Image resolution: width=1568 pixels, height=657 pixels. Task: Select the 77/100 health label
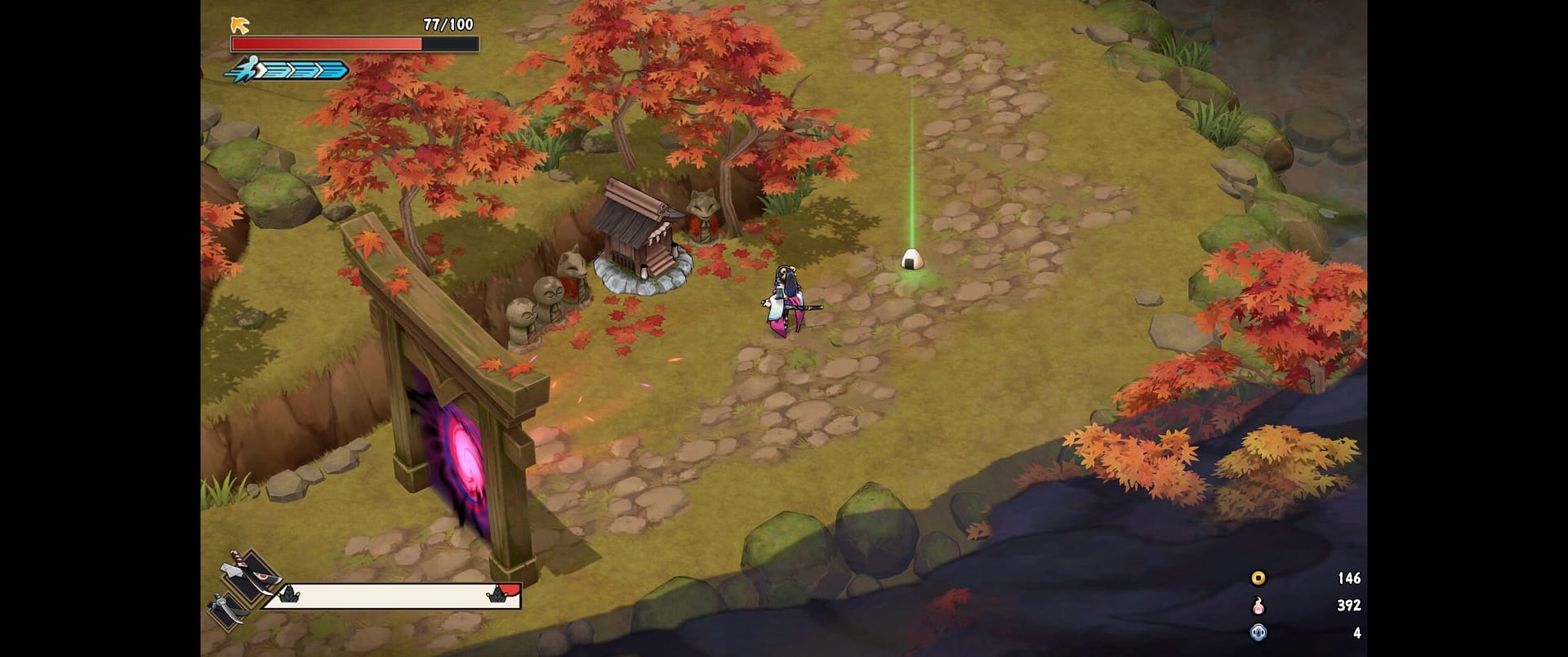(x=449, y=23)
